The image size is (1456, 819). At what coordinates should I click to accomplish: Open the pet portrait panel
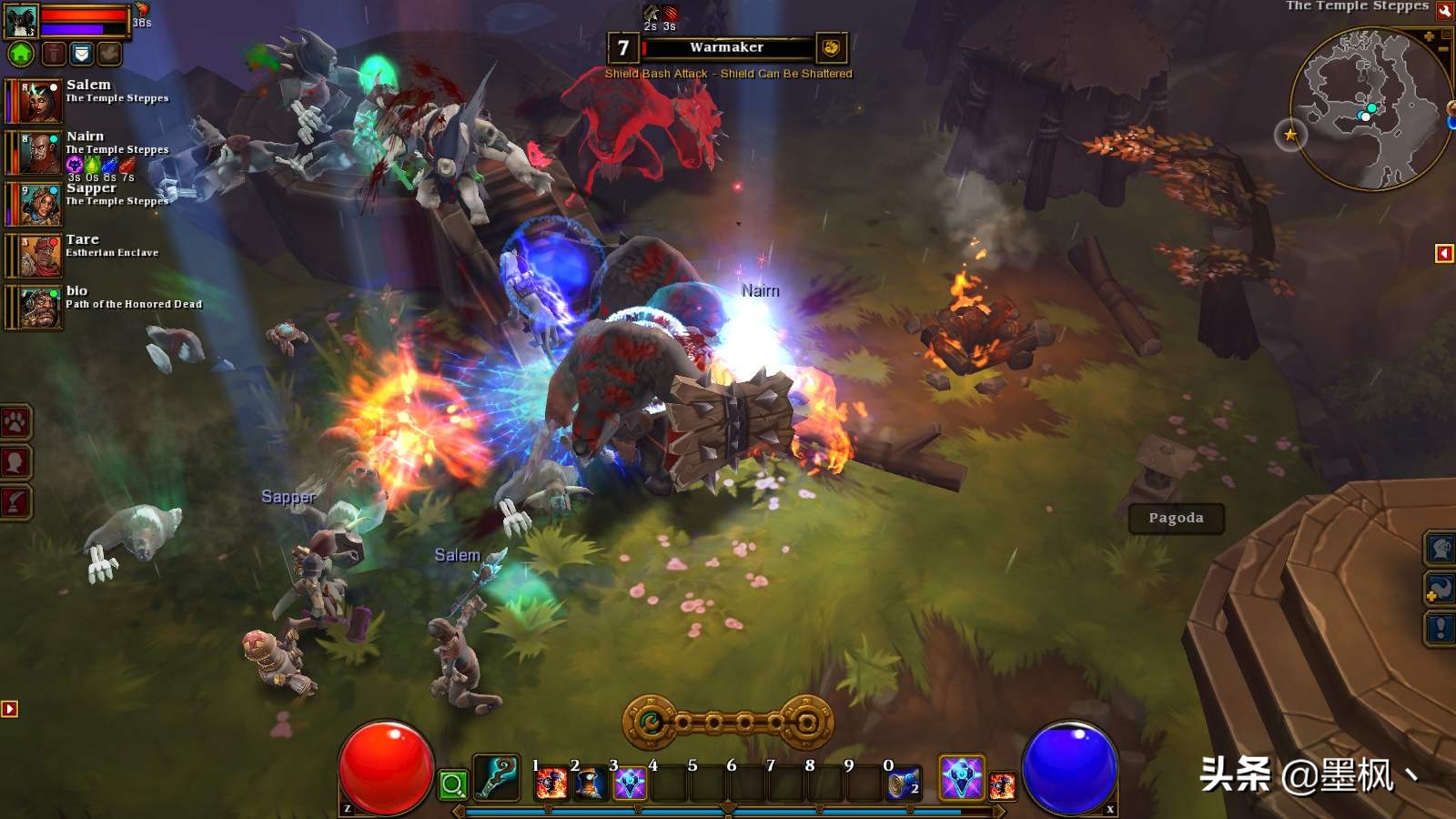(x=21, y=20)
